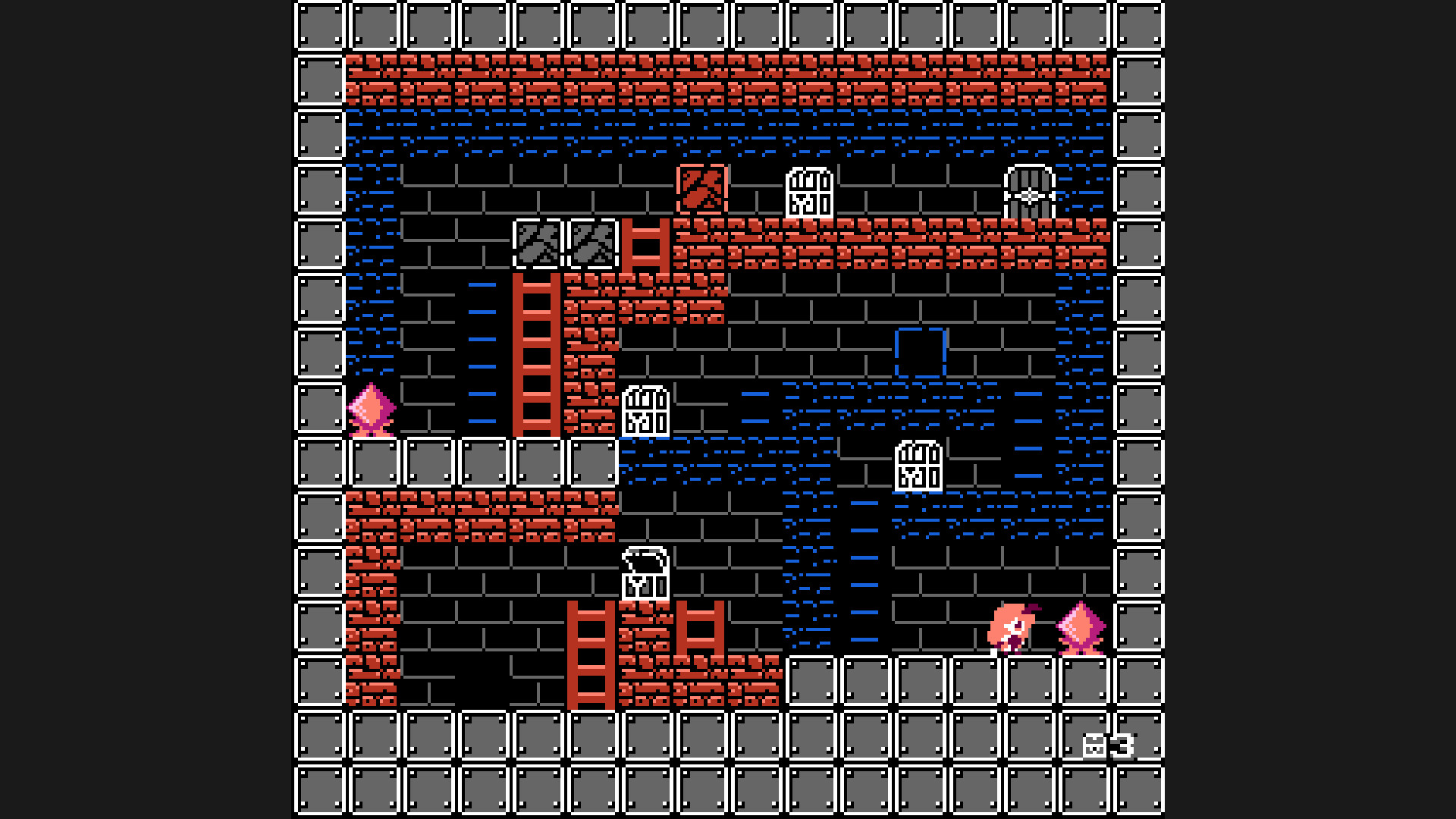The height and width of the screenshot is (819, 1456).
Task: Click the tall ladder in the left shaft
Action: tap(538, 356)
